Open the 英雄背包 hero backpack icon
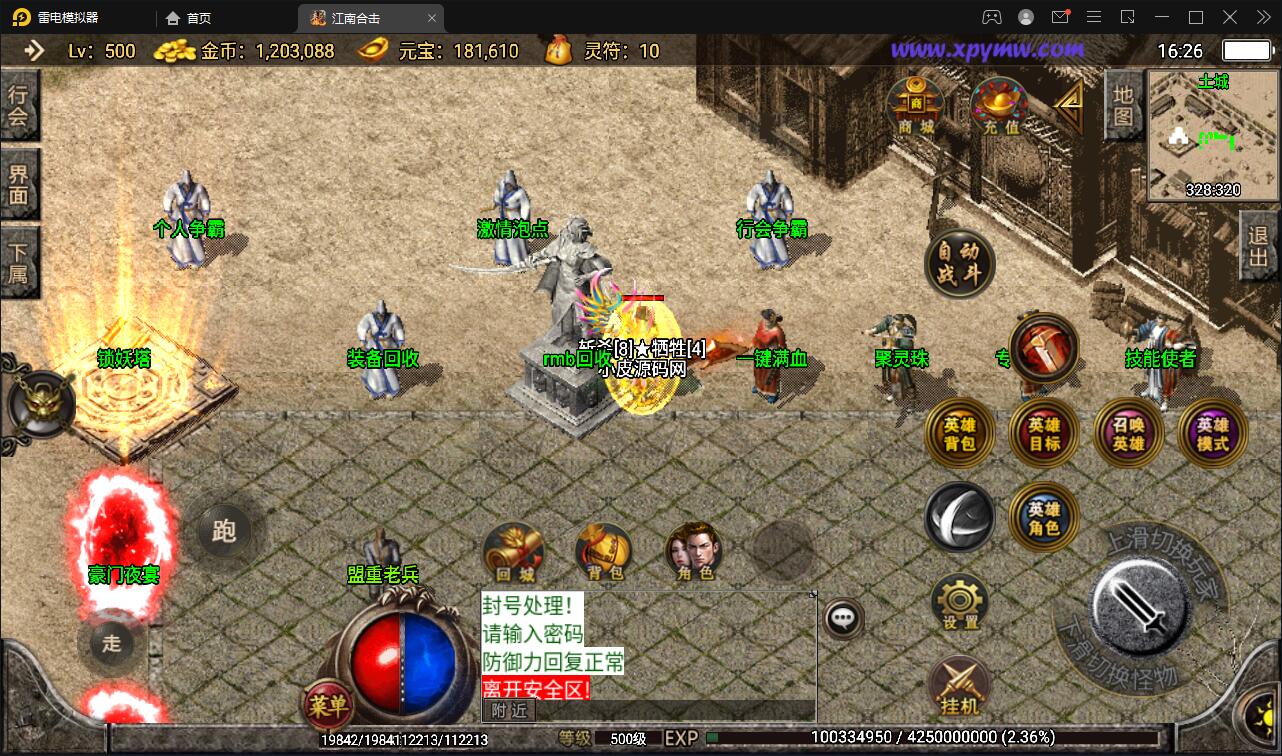The image size is (1282, 756). (x=960, y=433)
